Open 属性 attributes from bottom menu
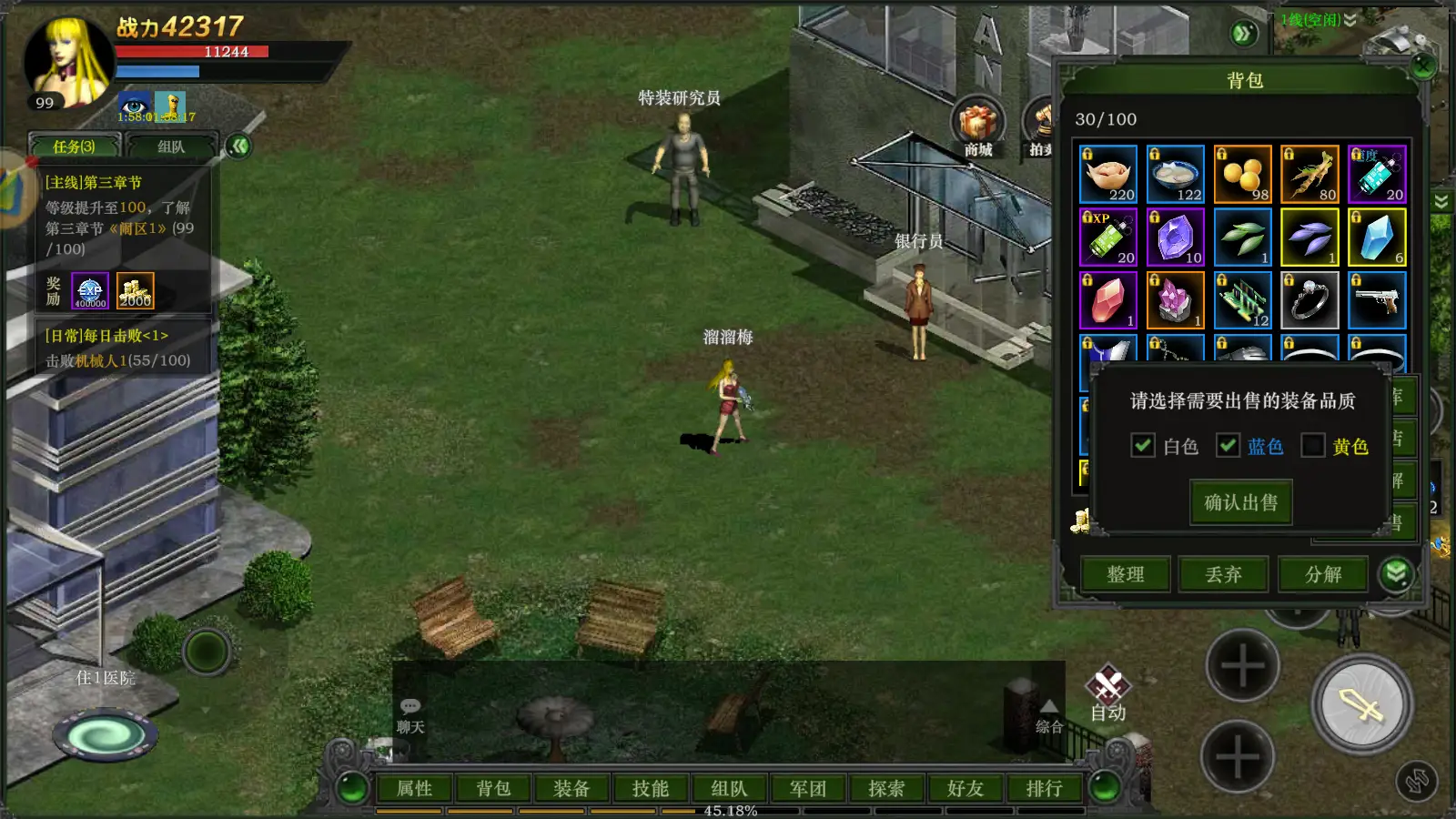Screen dimensions: 1456x819 (415, 788)
